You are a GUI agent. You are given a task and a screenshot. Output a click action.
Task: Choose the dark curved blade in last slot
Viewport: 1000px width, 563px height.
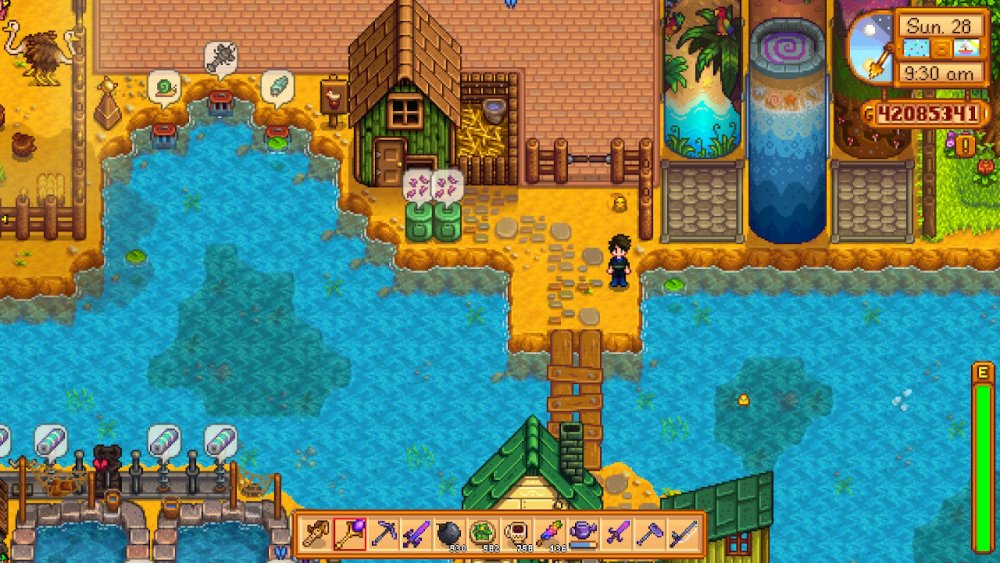684,534
